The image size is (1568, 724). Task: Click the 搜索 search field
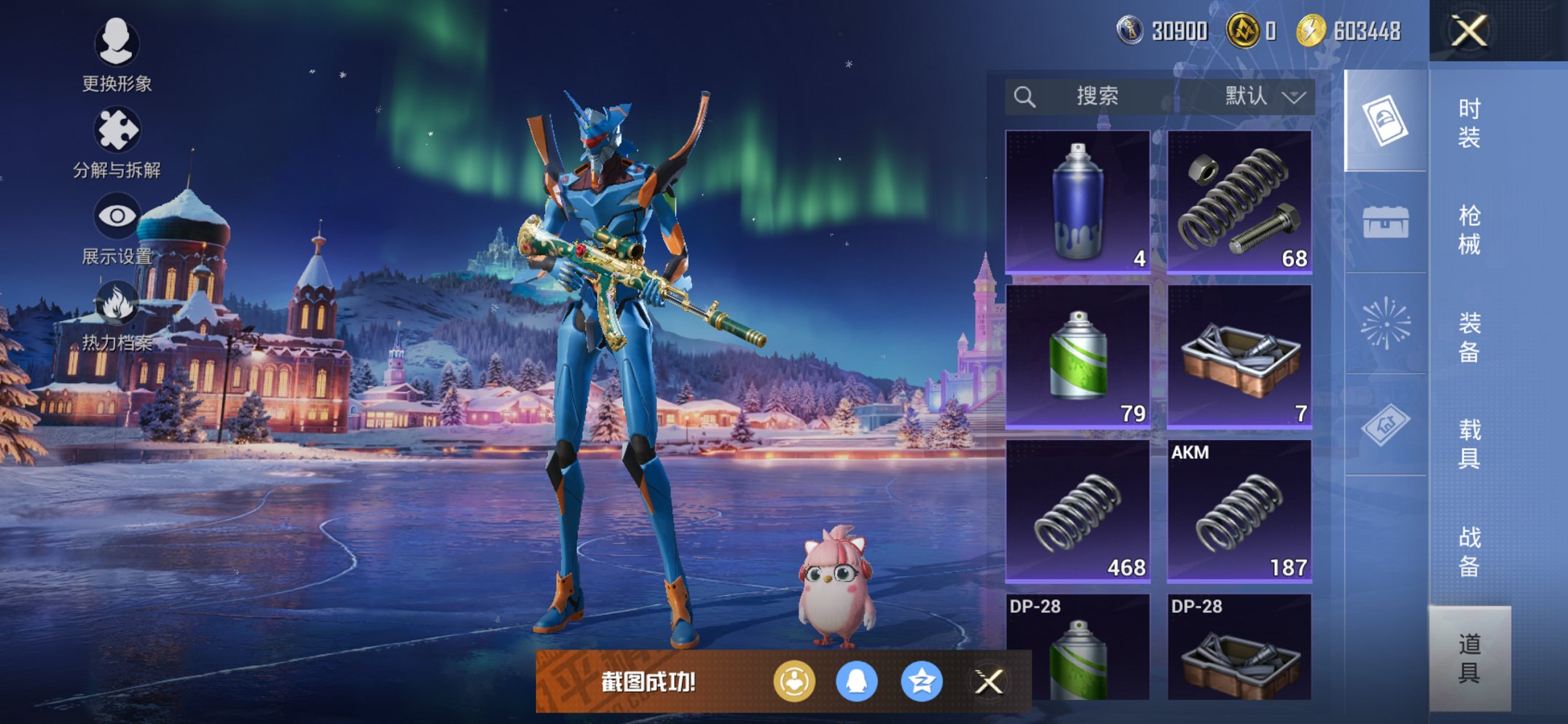tap(1095, 96)
